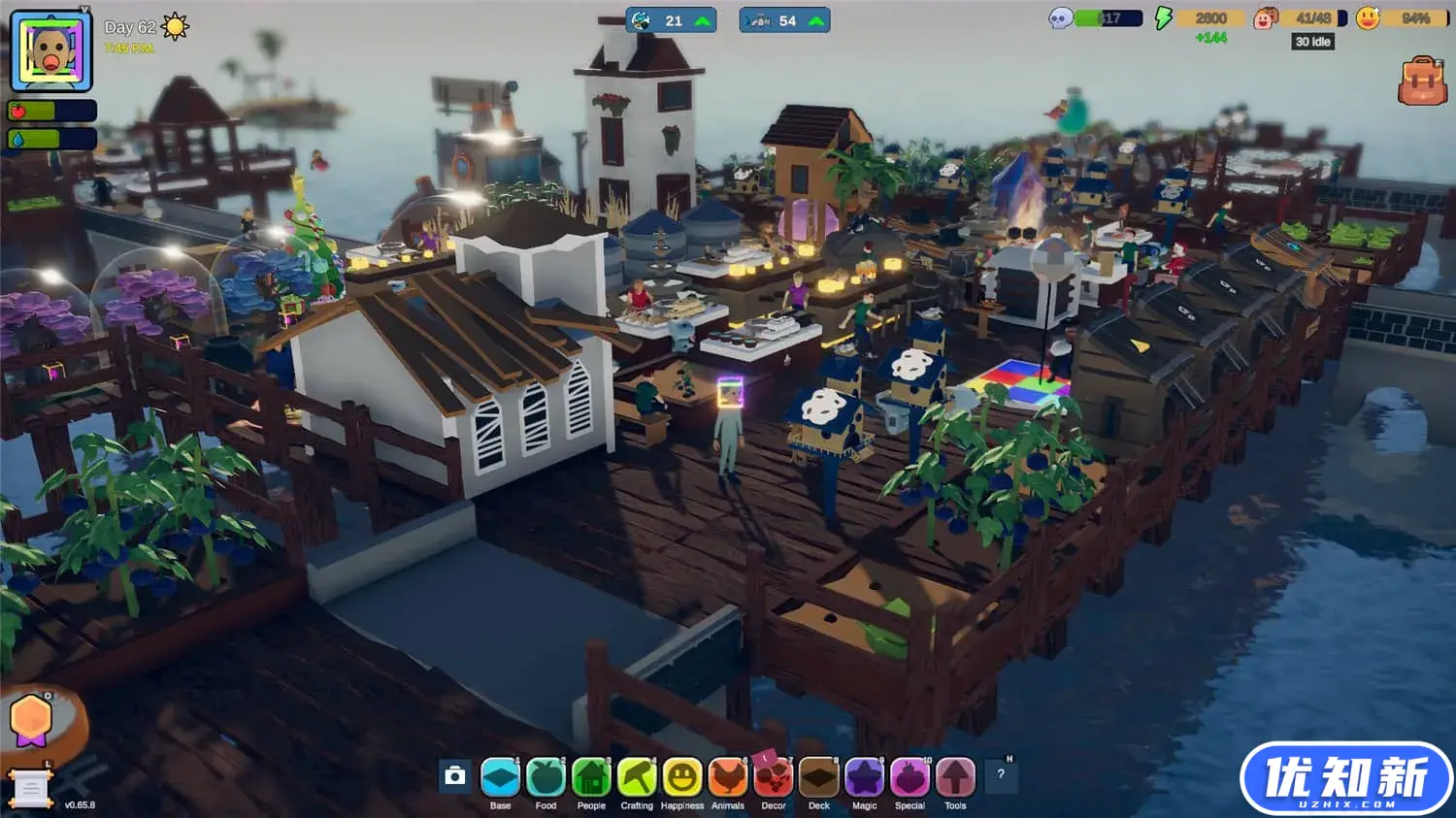Select the Animals chicken category
The height and width of the screenshot is (818, 1456).
pyautogui.click(x=728, y=777)
